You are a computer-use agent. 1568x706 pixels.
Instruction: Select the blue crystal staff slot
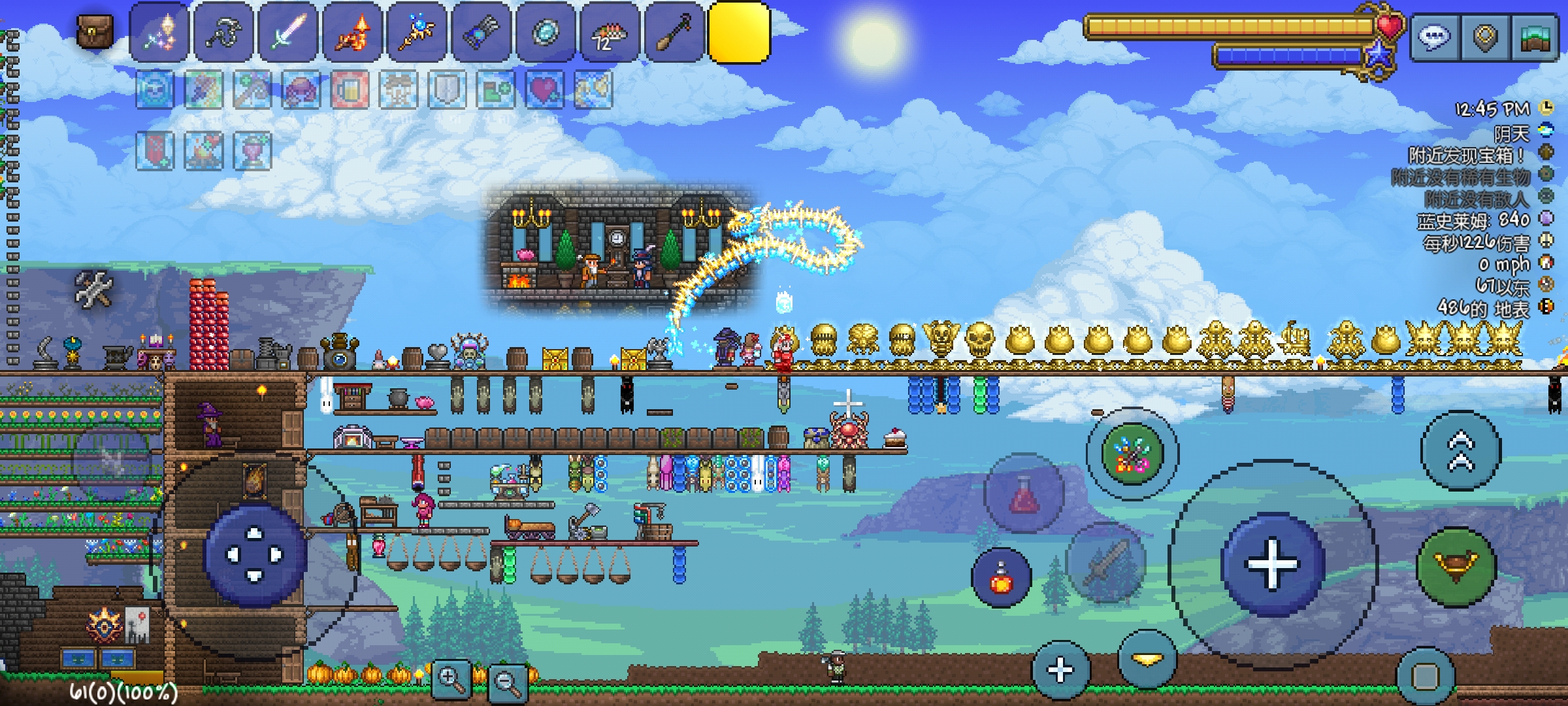tap(417, 33)
